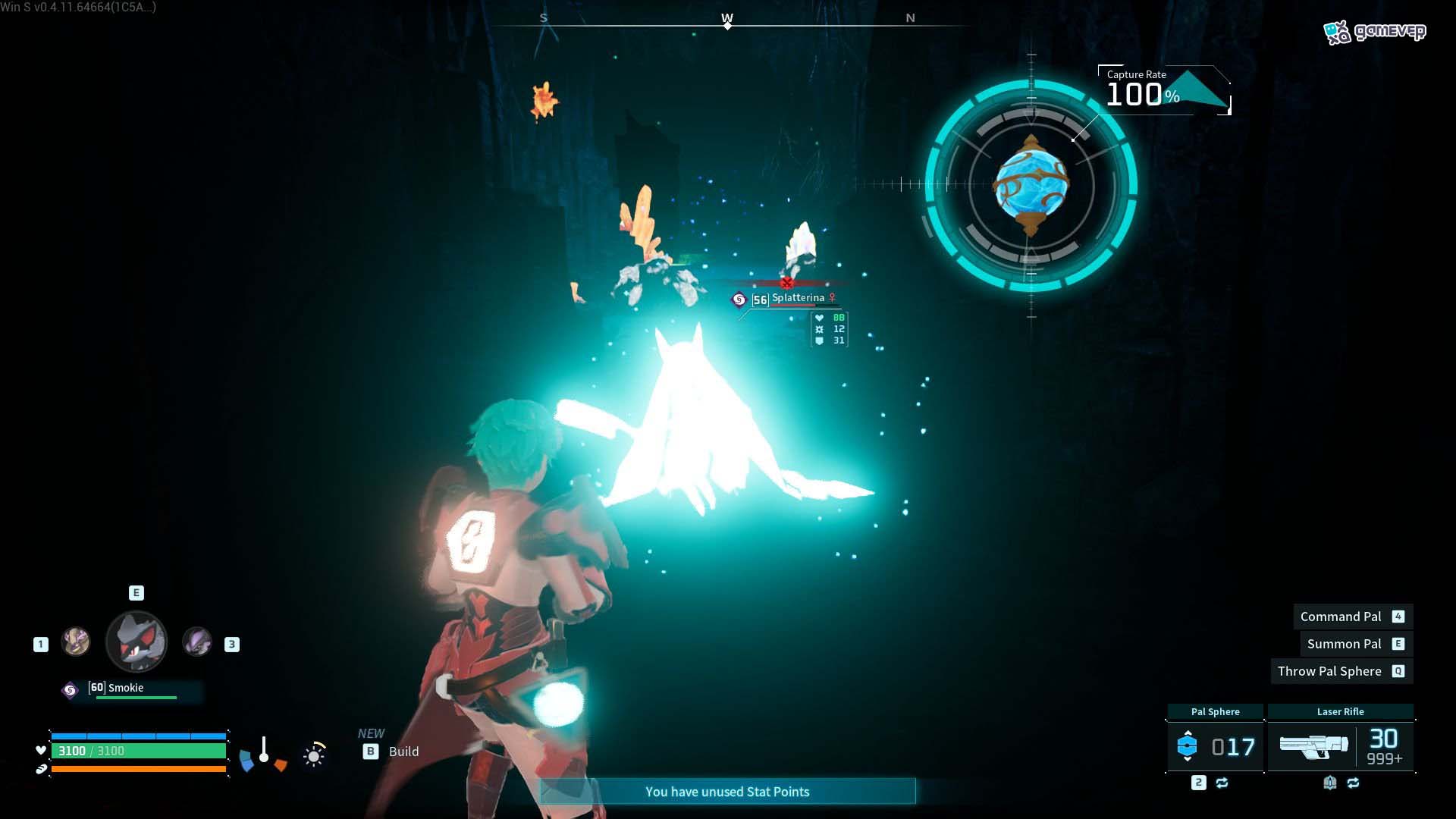1456x819 pixels.
Task: Click the heart icon on Splatterina's stat panel
Action: point(819,317)
